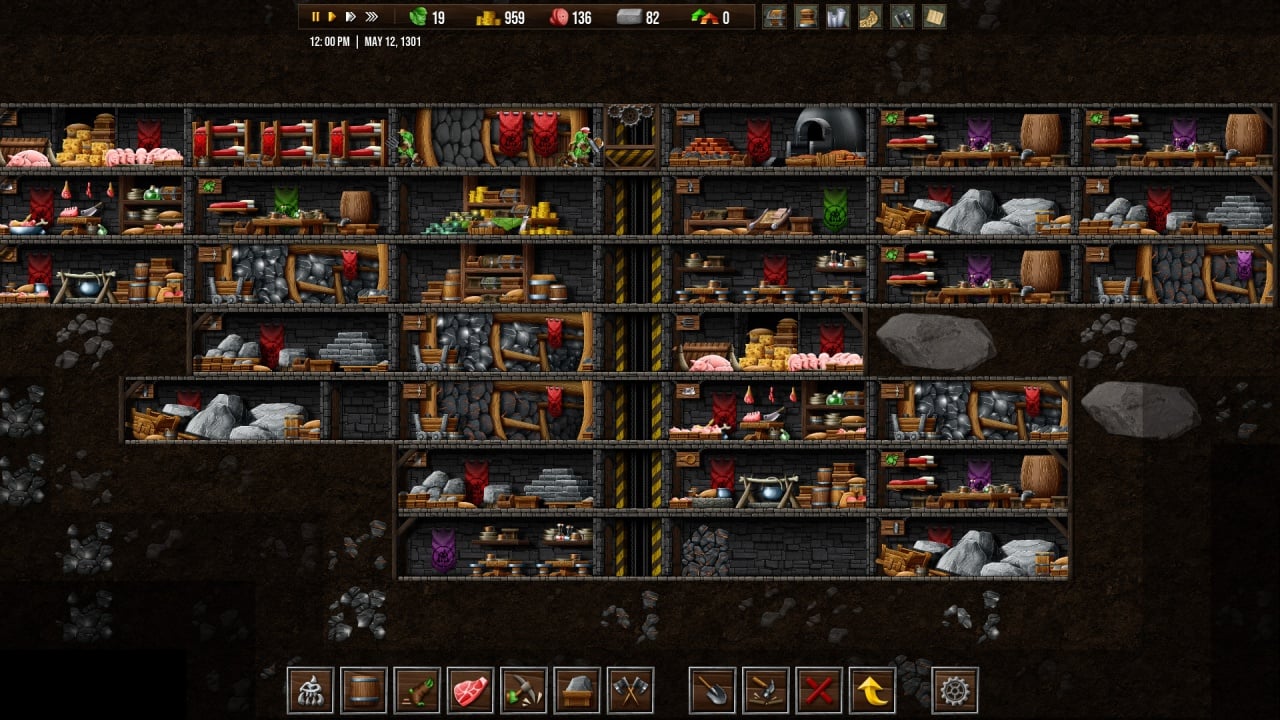Select the crossed axes build category
The width and height of the screenshot is (1280, 720).
click(630, 690)
